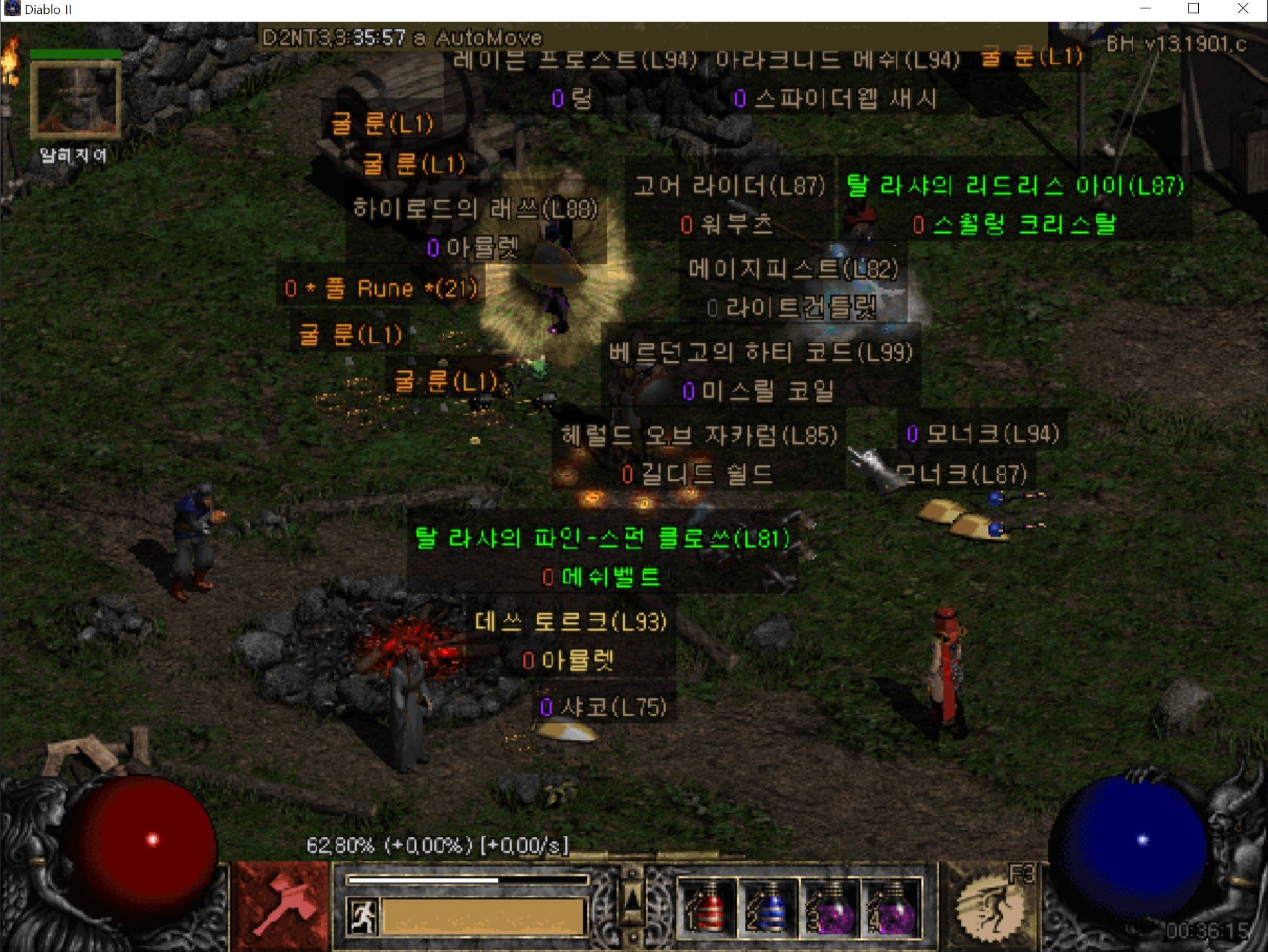1268x952 pixels.
Task: Select the mercenary portrait
Action: pos(75,100)
